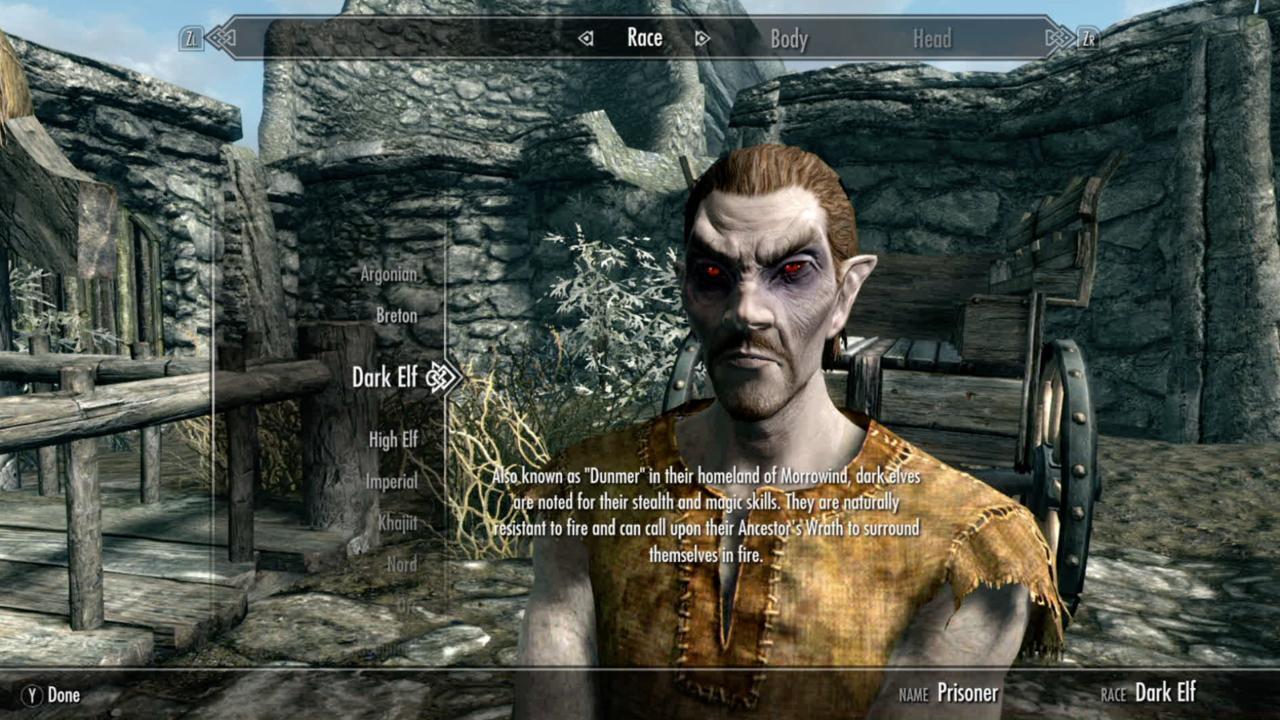1280x720 pixels.
Task: Open the Race tab
Action: (x=644, y=38)
